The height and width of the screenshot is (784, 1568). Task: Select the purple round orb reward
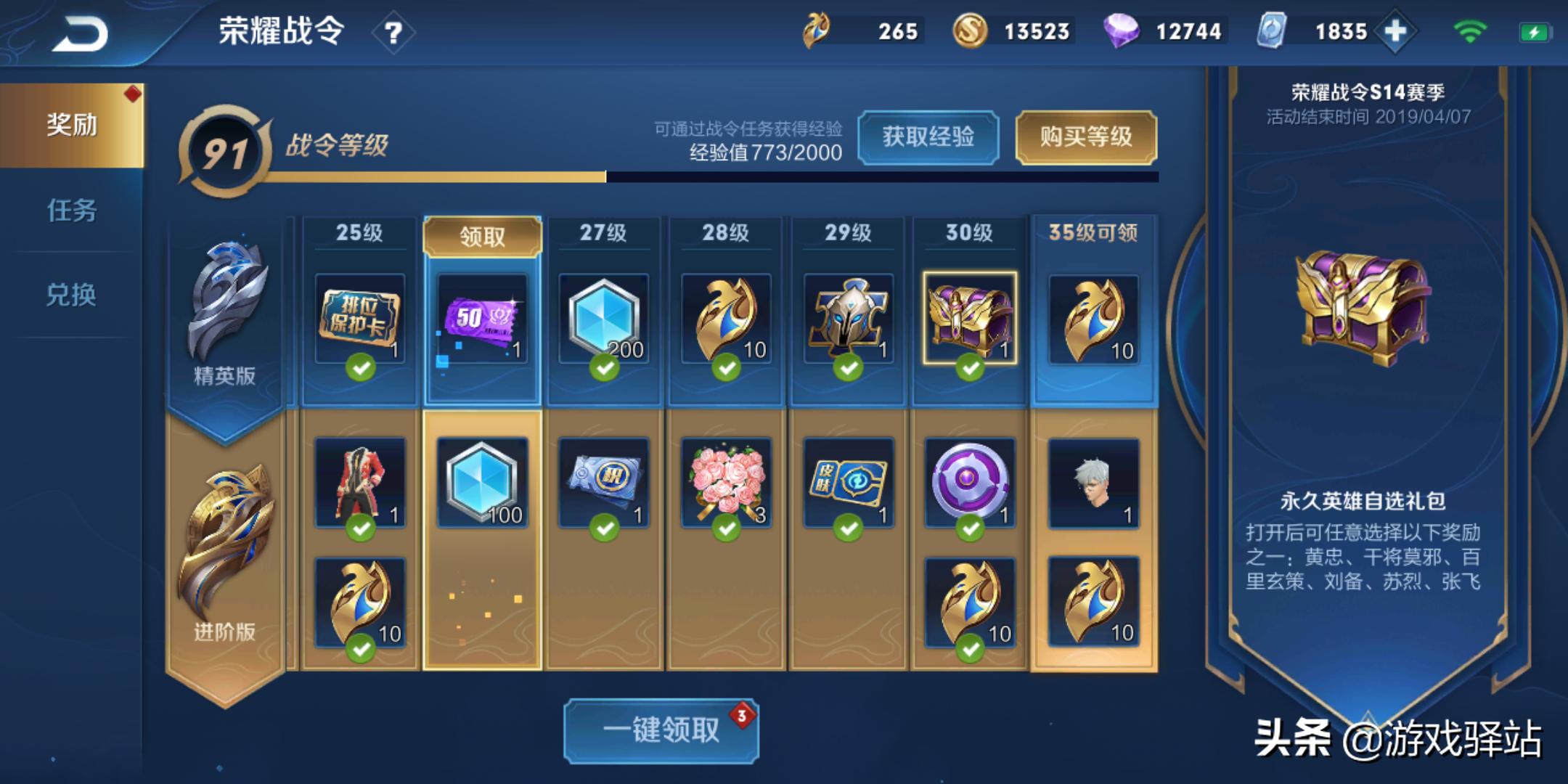pos(970,482)
